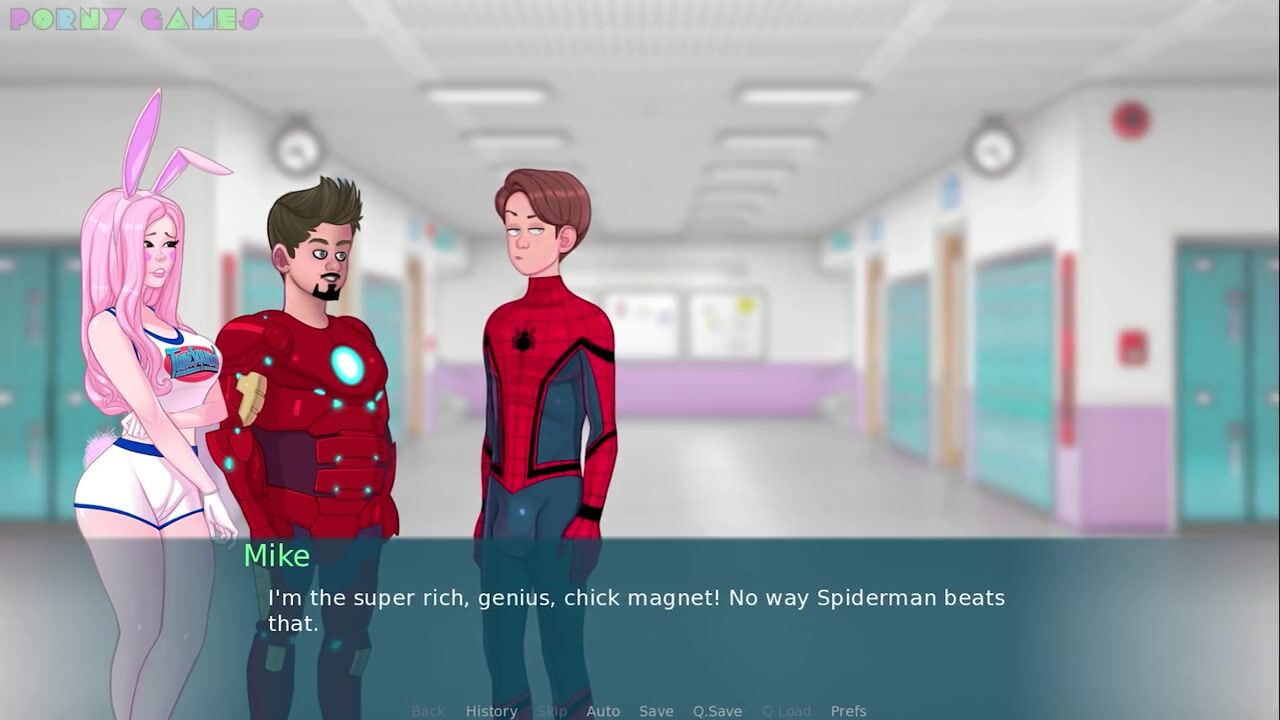Viewport: 1280px width, 720px height.
Task: Quick save with Q.Save
Action: pyautogui.click(x=717, y=711)
